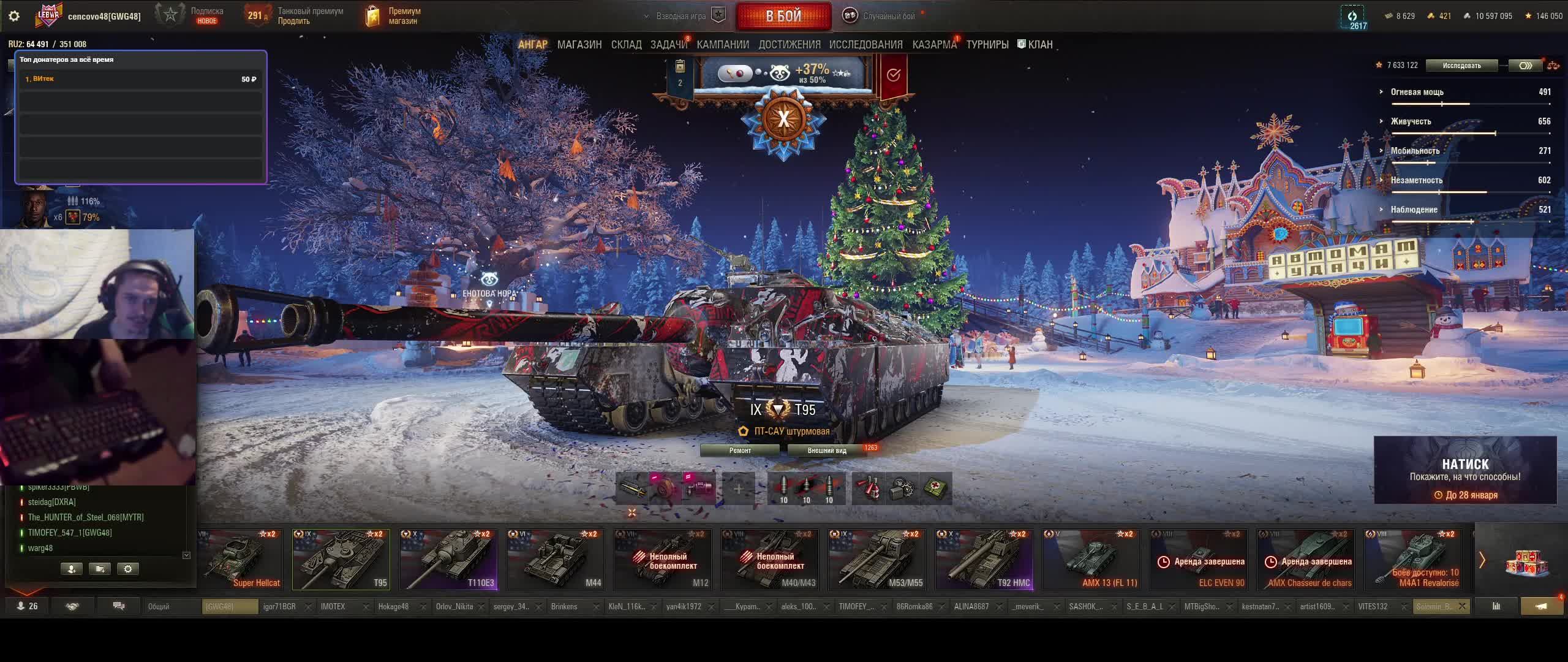Screen dimensions: 1568x662
Task: Open the Случайный бой mode selector
Action: coord(881,16)
